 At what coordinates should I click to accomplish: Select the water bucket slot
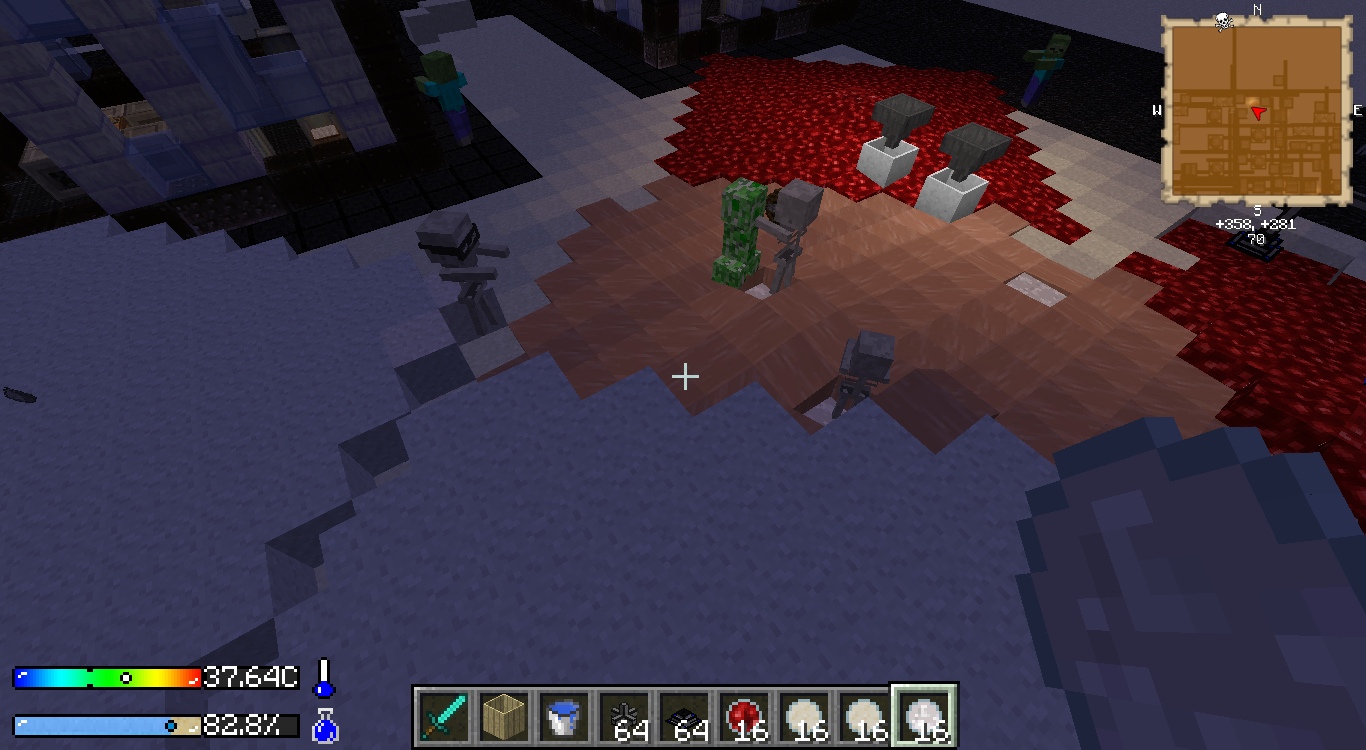[563, 716]
